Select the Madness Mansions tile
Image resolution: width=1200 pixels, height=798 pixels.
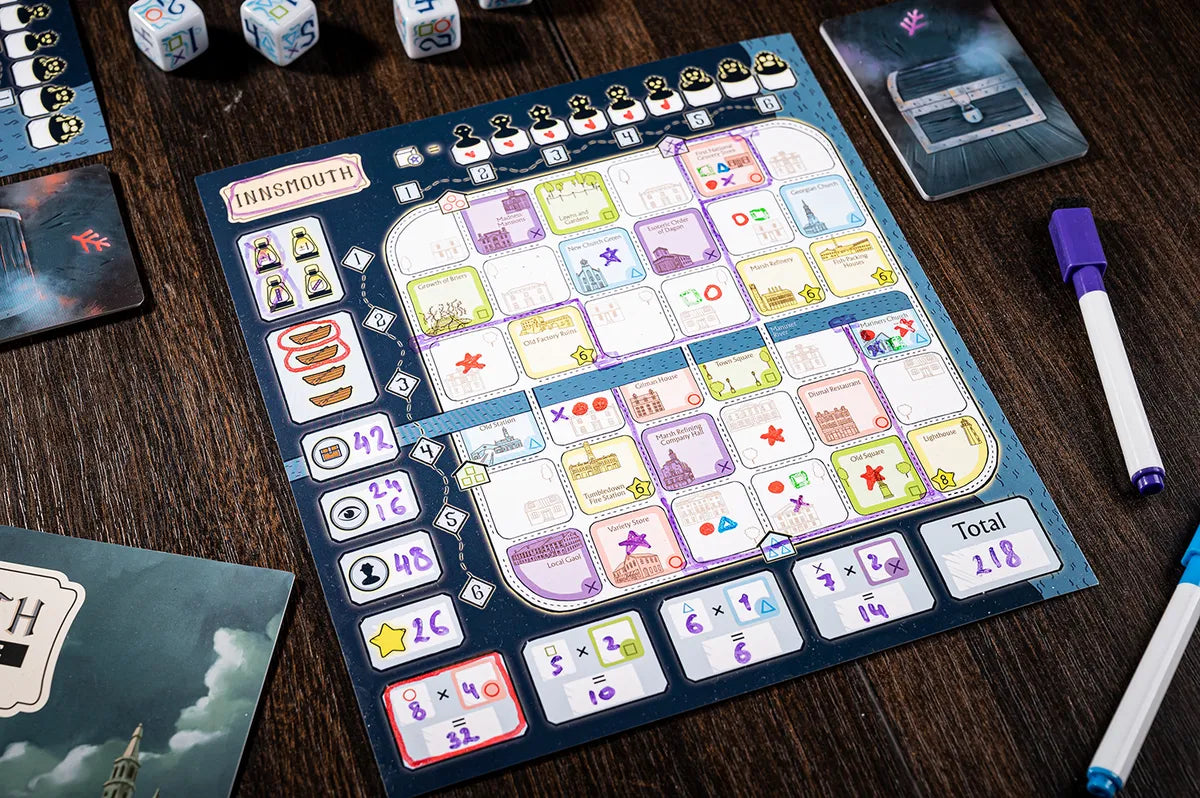click(x=503, y=220)
